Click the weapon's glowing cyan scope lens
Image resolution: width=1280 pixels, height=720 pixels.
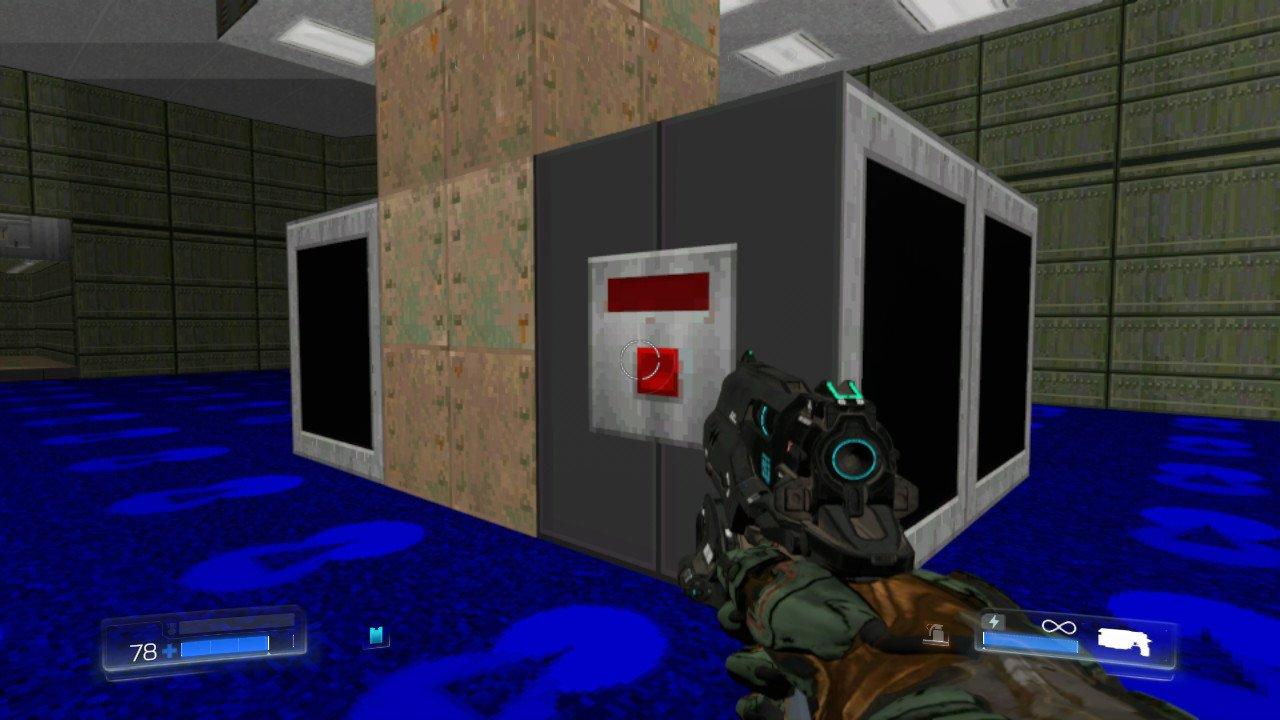pos(849,459)
